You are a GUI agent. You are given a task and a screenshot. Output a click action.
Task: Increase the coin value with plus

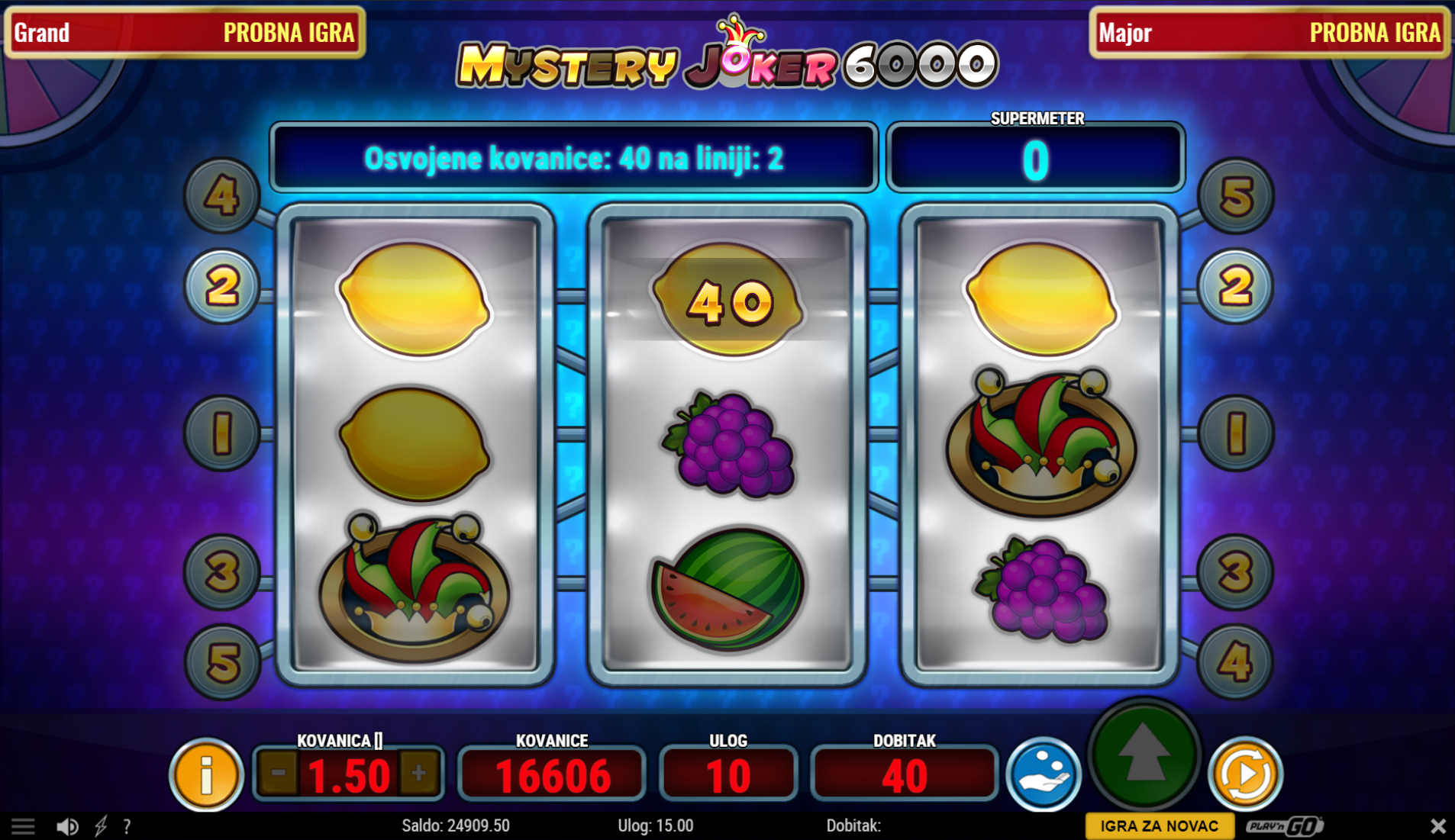[x=418, y=774]
